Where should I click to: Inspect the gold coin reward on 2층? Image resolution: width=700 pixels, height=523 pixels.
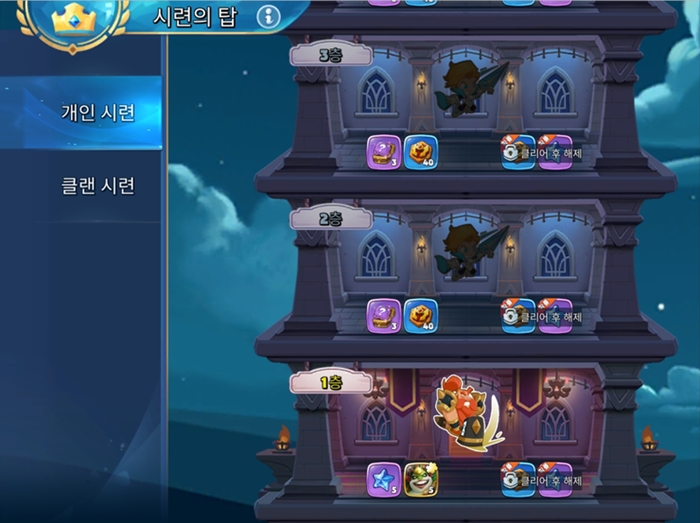[x=420, y=316]
